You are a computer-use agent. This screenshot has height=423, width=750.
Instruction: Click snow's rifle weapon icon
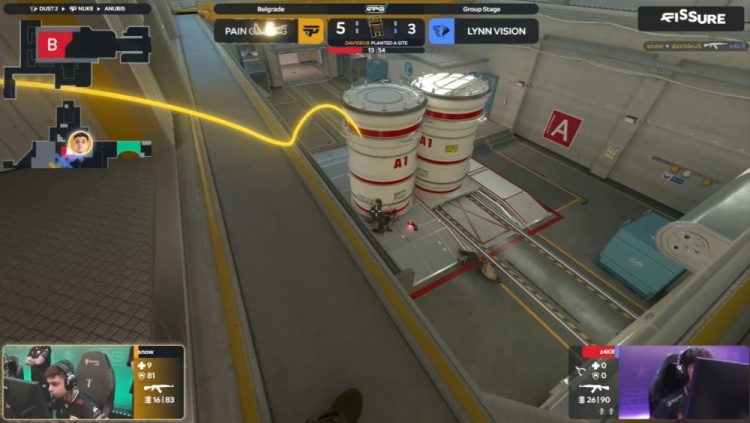(158, 386)
